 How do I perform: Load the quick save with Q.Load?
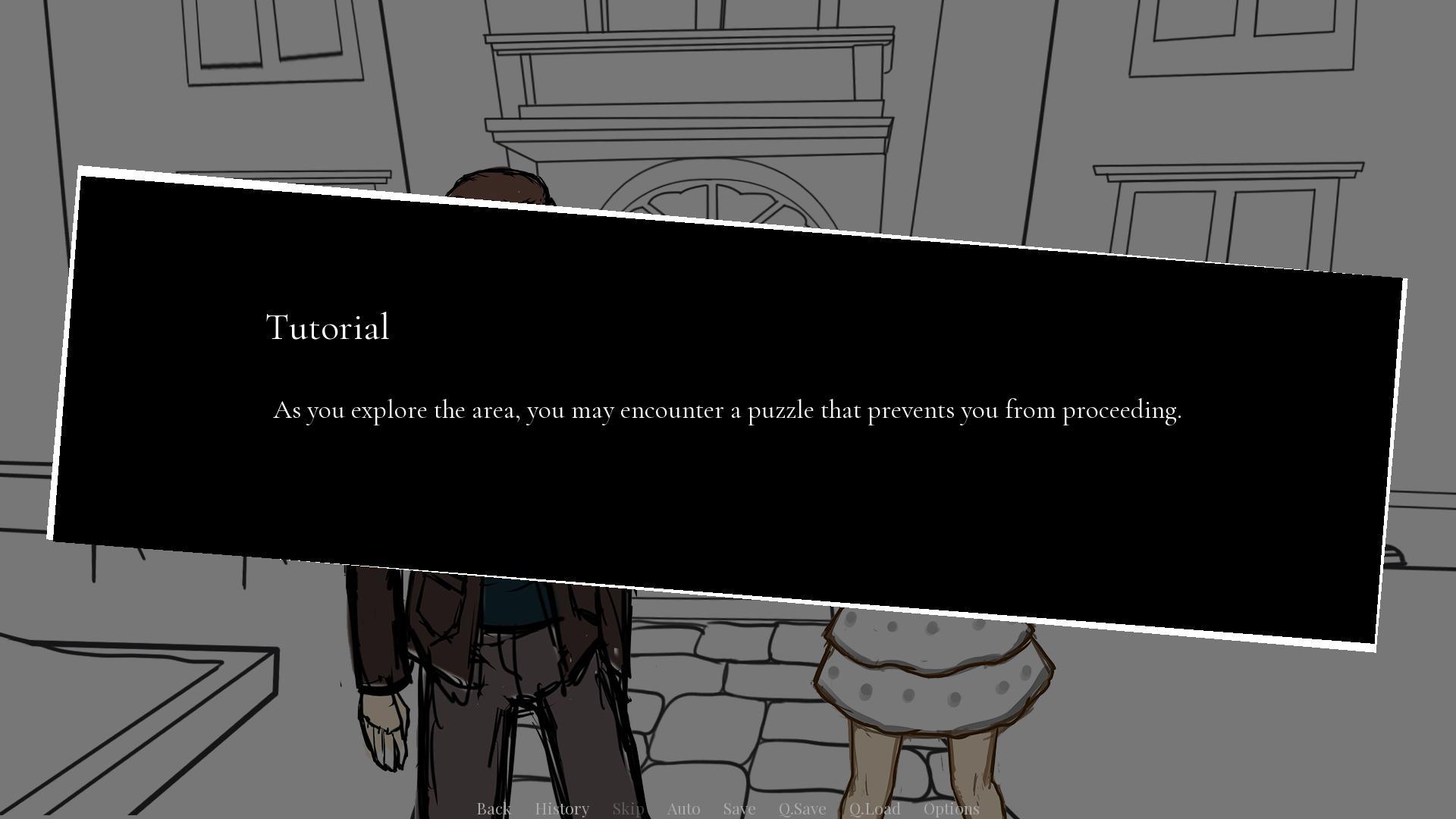[875, 808]
